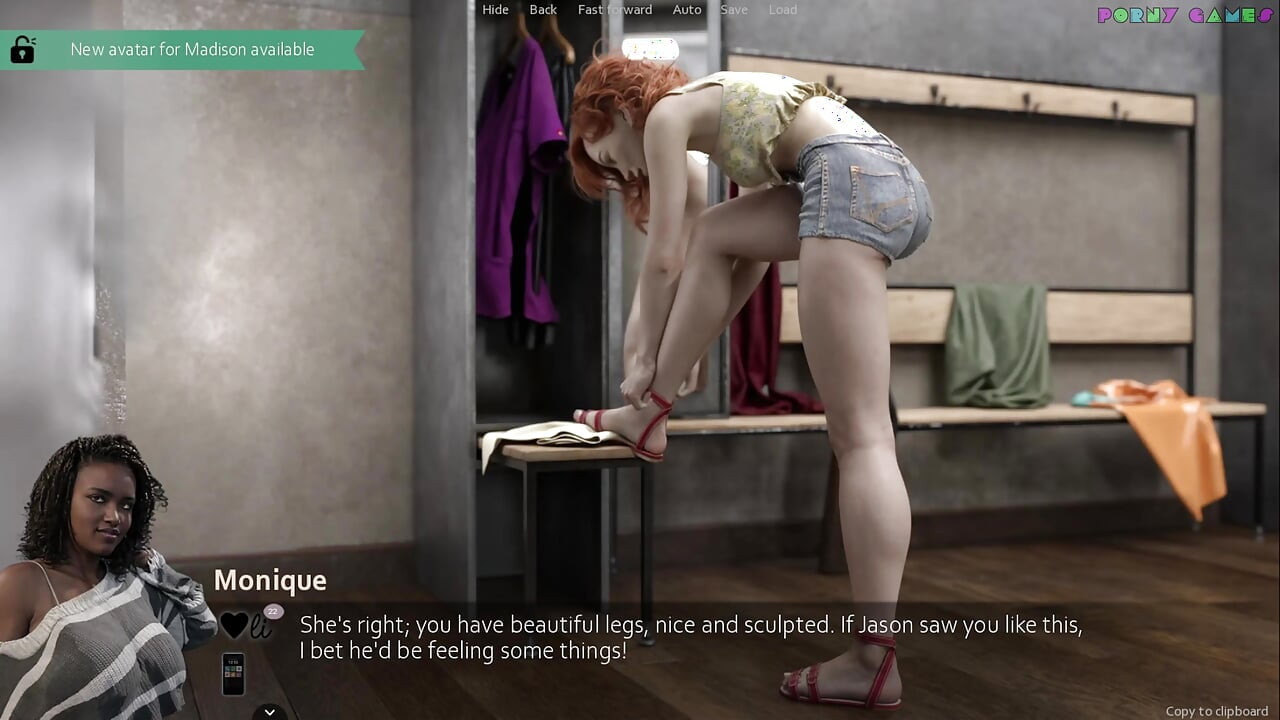Screen dimensions: 1280x720
Task: Click the dialogue text to advance the story
Action: pyautogui.click(x=690, y=636)
